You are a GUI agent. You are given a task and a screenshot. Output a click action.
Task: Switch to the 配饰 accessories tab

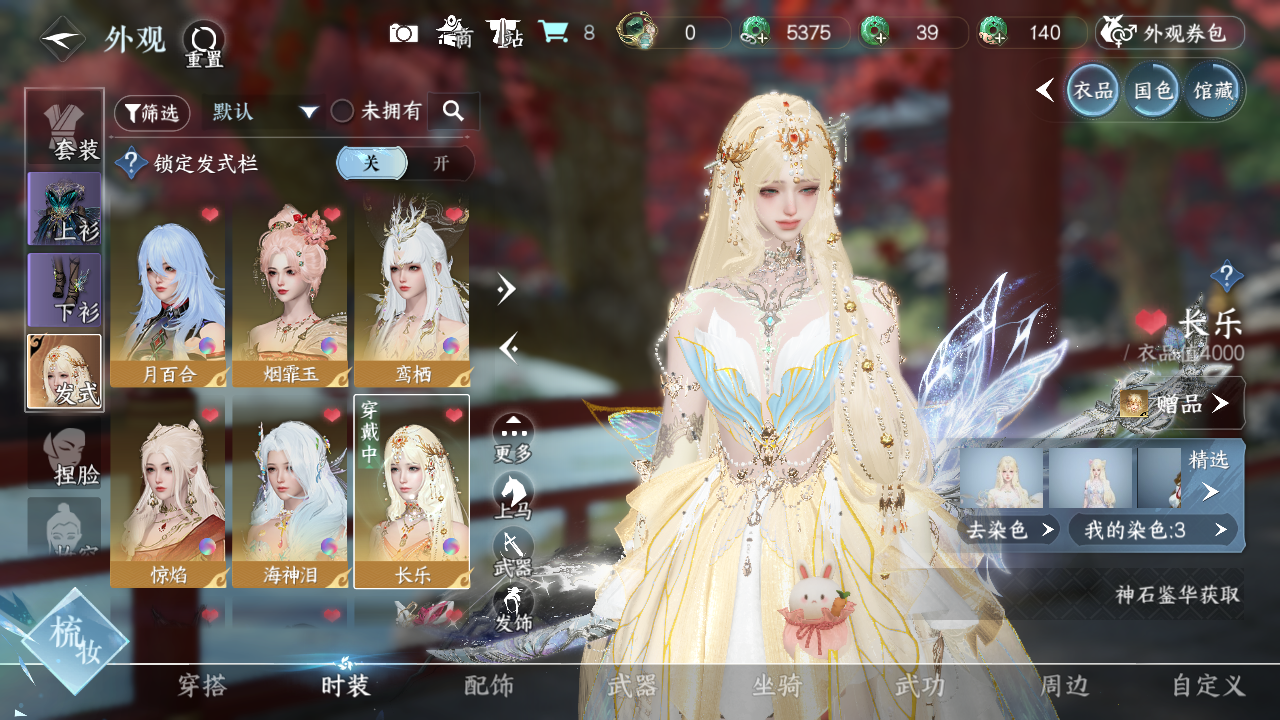pos(489,686)
